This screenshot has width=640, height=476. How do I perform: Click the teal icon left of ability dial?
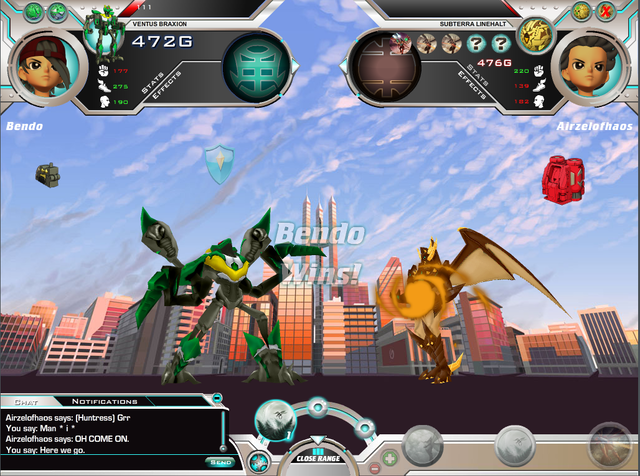258,461
